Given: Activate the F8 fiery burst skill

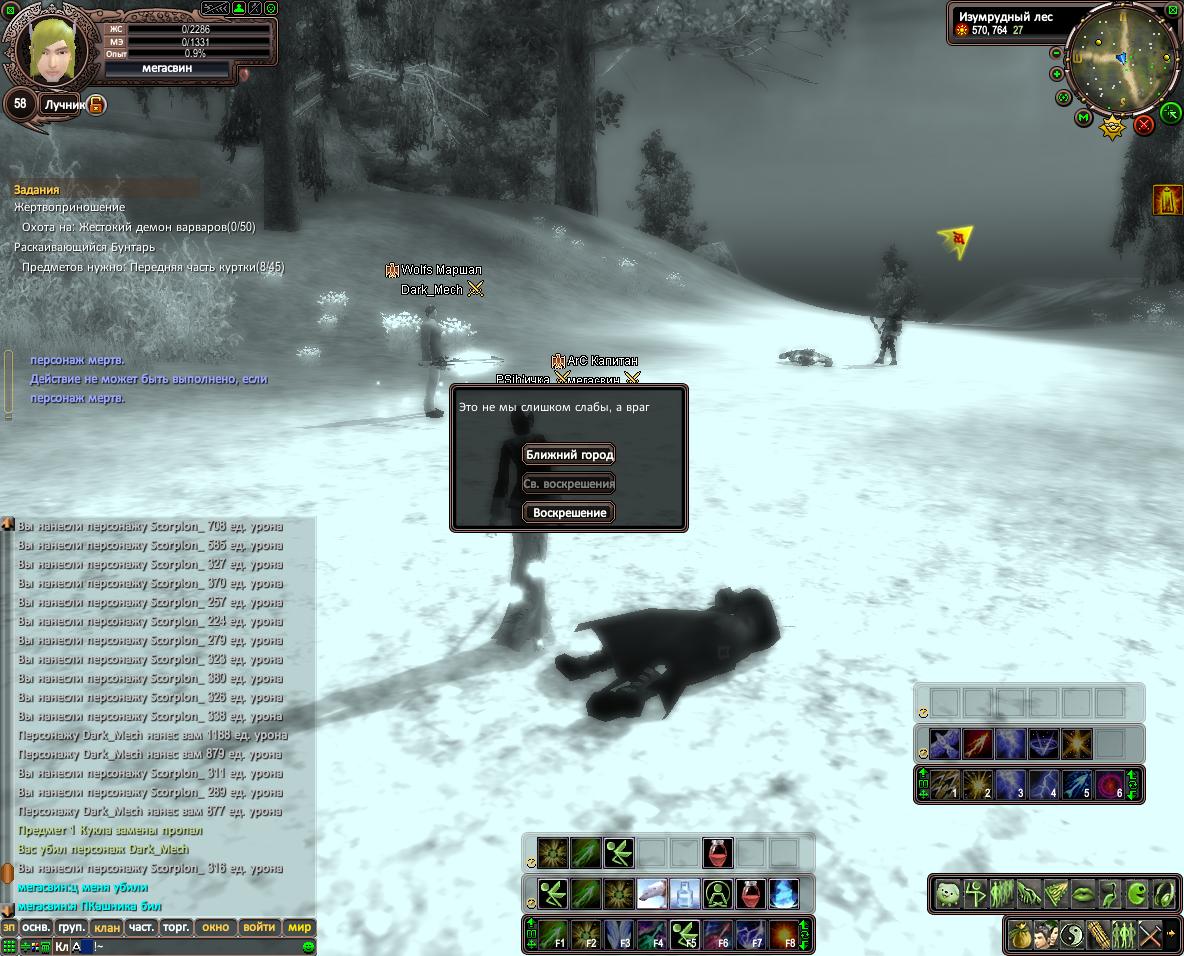Looking at the screenshot, I should (783, 935).
